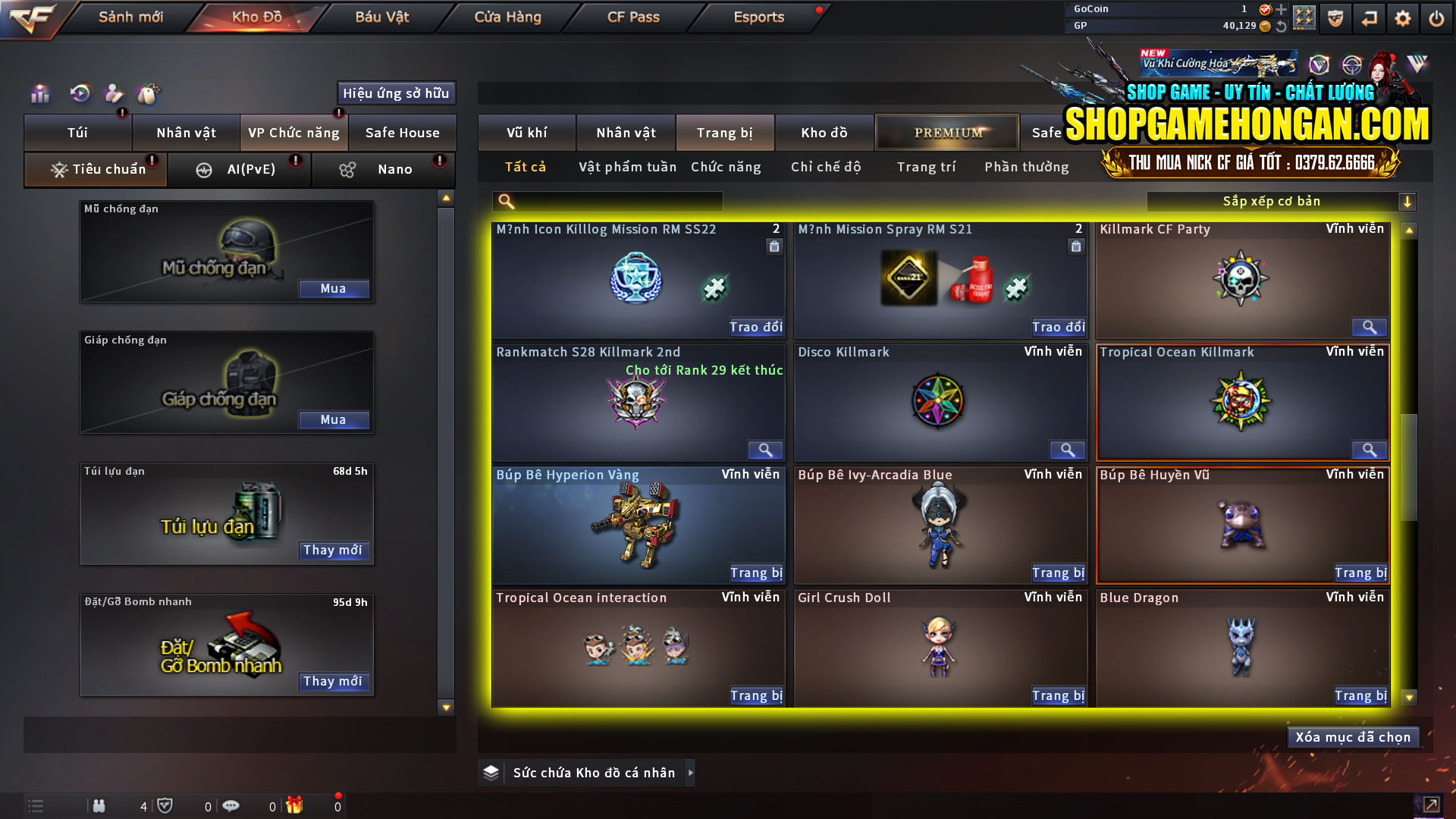
Task: Preview Killmark CF Party with magnifier icon
Action: click(x=1369, y=328)
